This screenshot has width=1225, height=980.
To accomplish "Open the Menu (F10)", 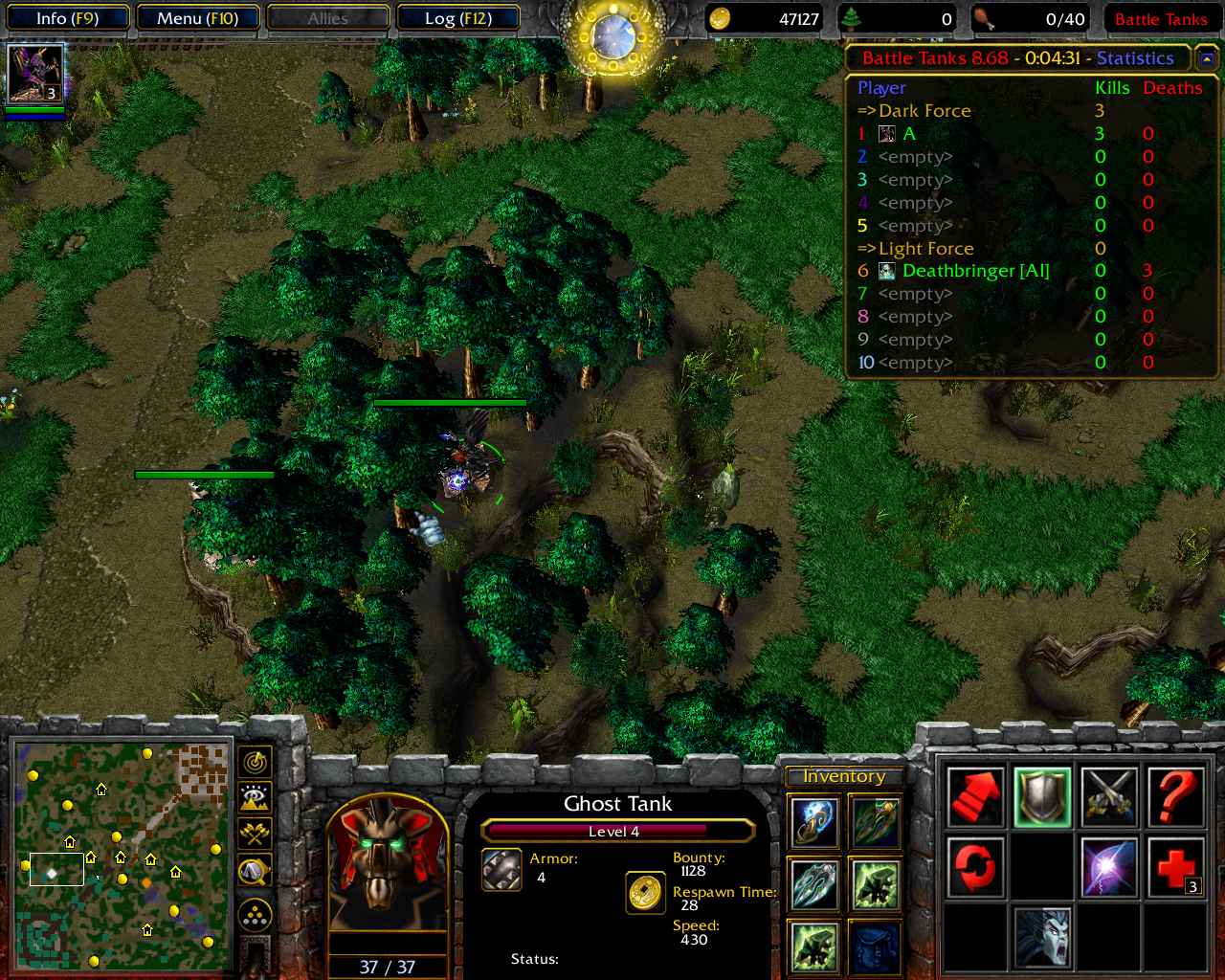I will [x=197, y=18].
